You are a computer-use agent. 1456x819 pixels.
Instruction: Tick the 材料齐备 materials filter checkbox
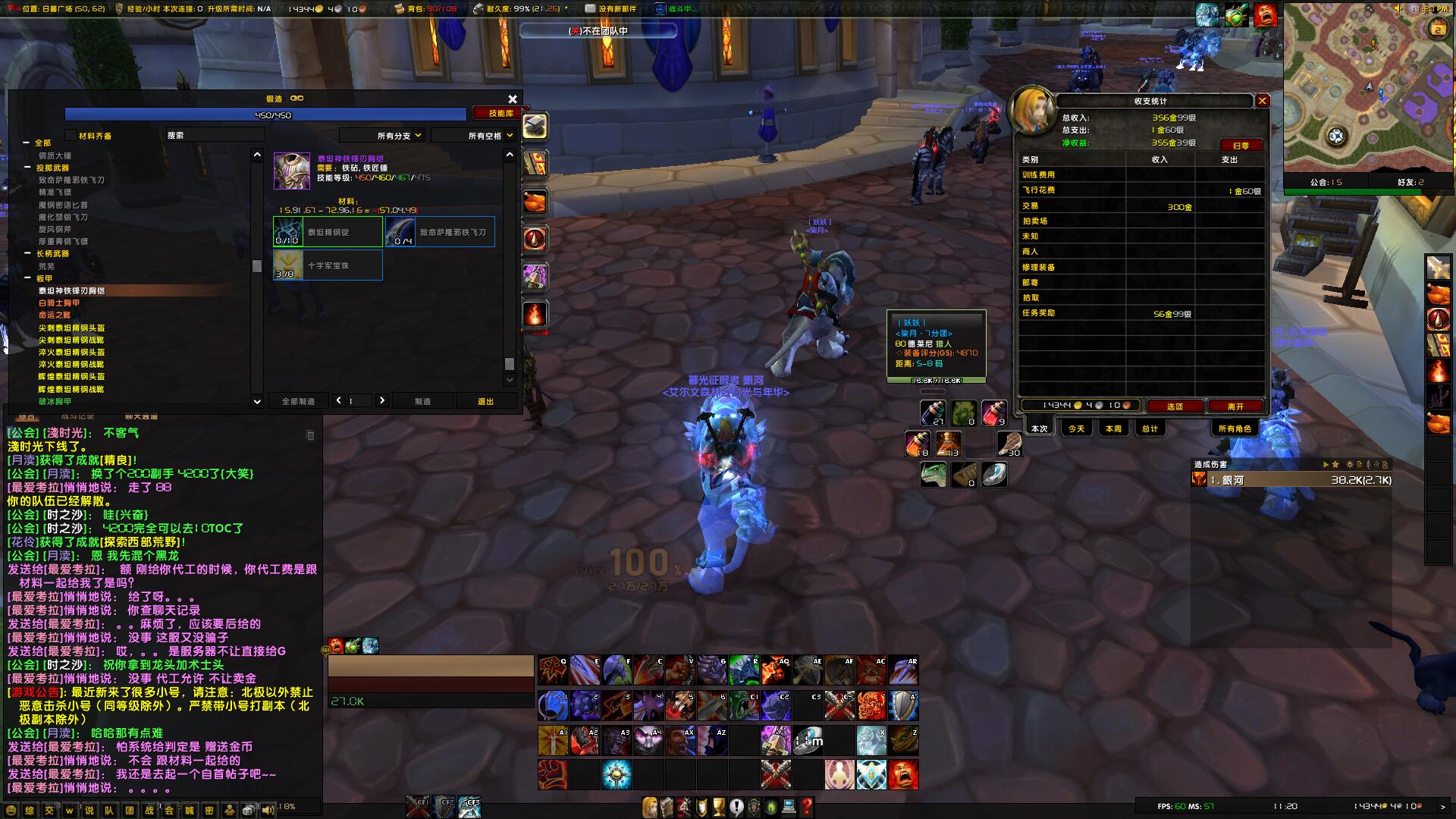pos(72,136)
